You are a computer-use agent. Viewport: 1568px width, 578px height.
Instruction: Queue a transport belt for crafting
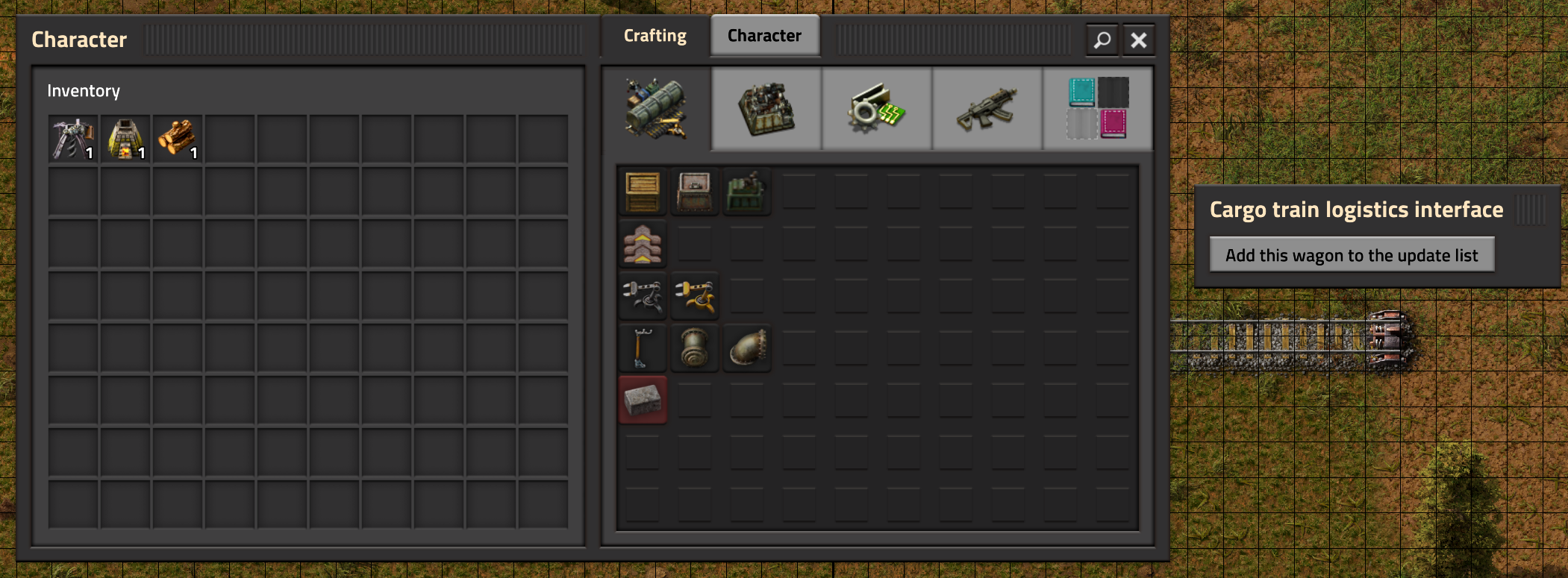pyautogui.click(x=642, y=244)
